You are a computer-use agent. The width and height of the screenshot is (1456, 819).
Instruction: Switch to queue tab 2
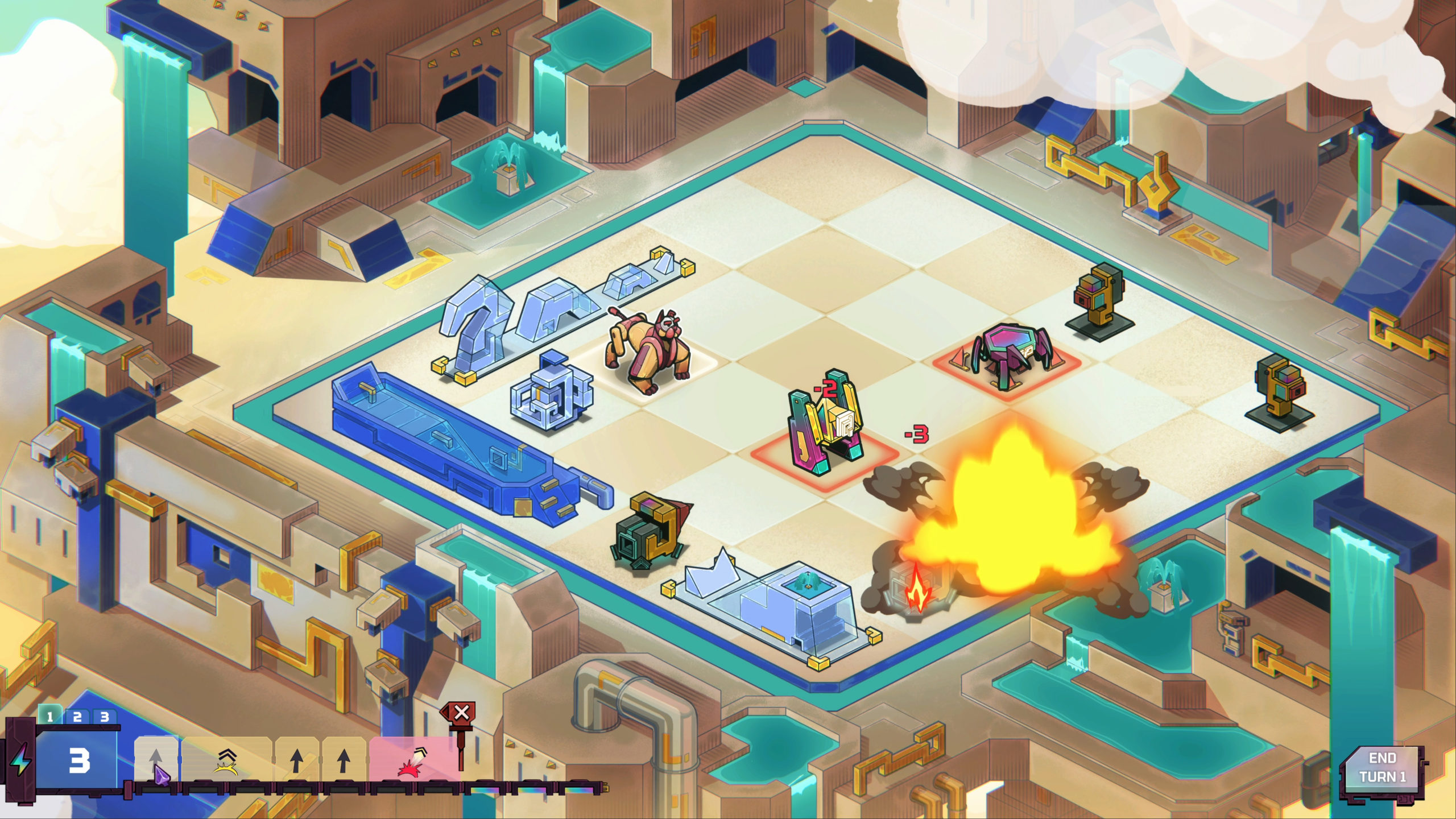pos(77,717)
